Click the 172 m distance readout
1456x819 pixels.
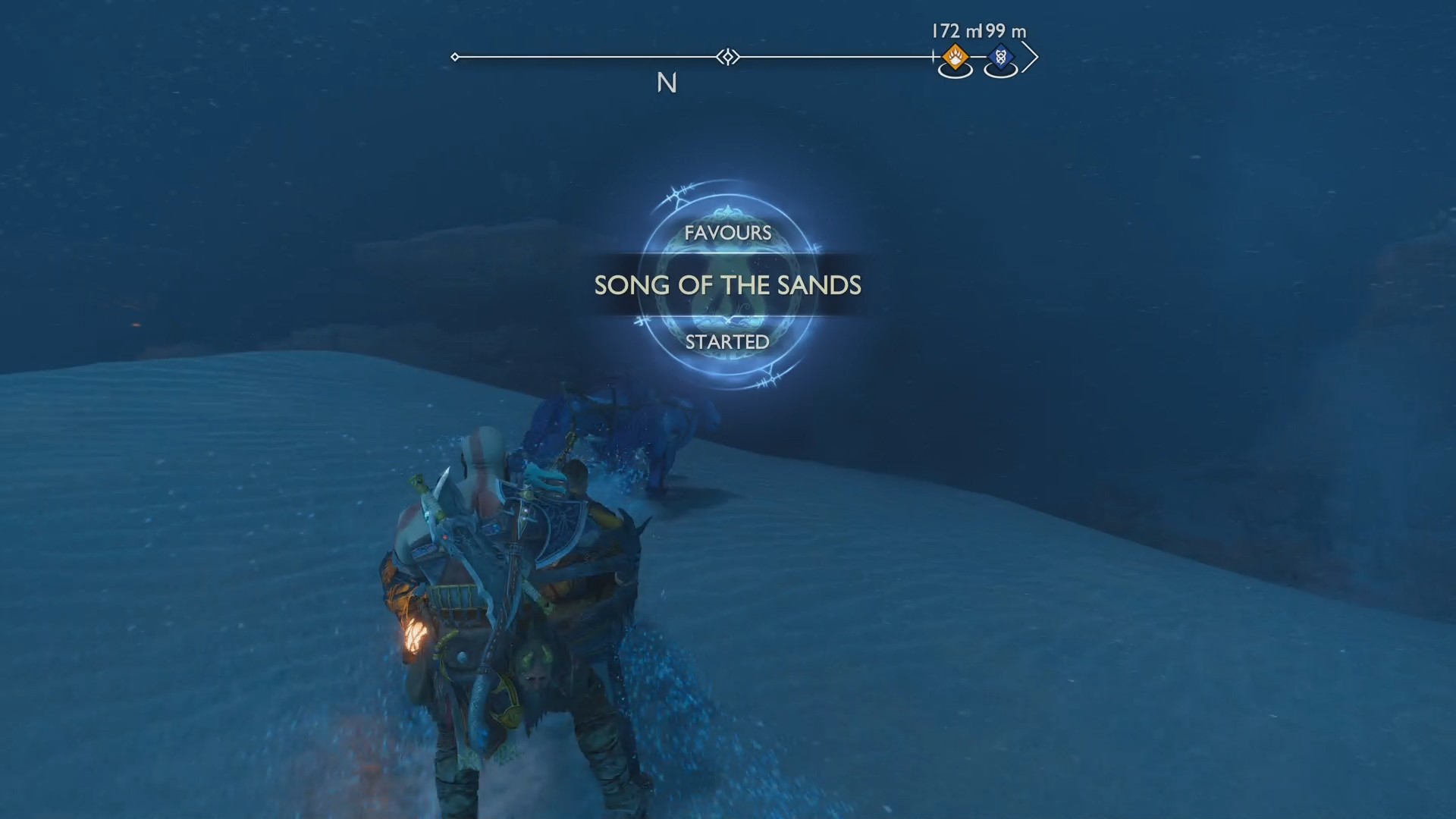955,32
